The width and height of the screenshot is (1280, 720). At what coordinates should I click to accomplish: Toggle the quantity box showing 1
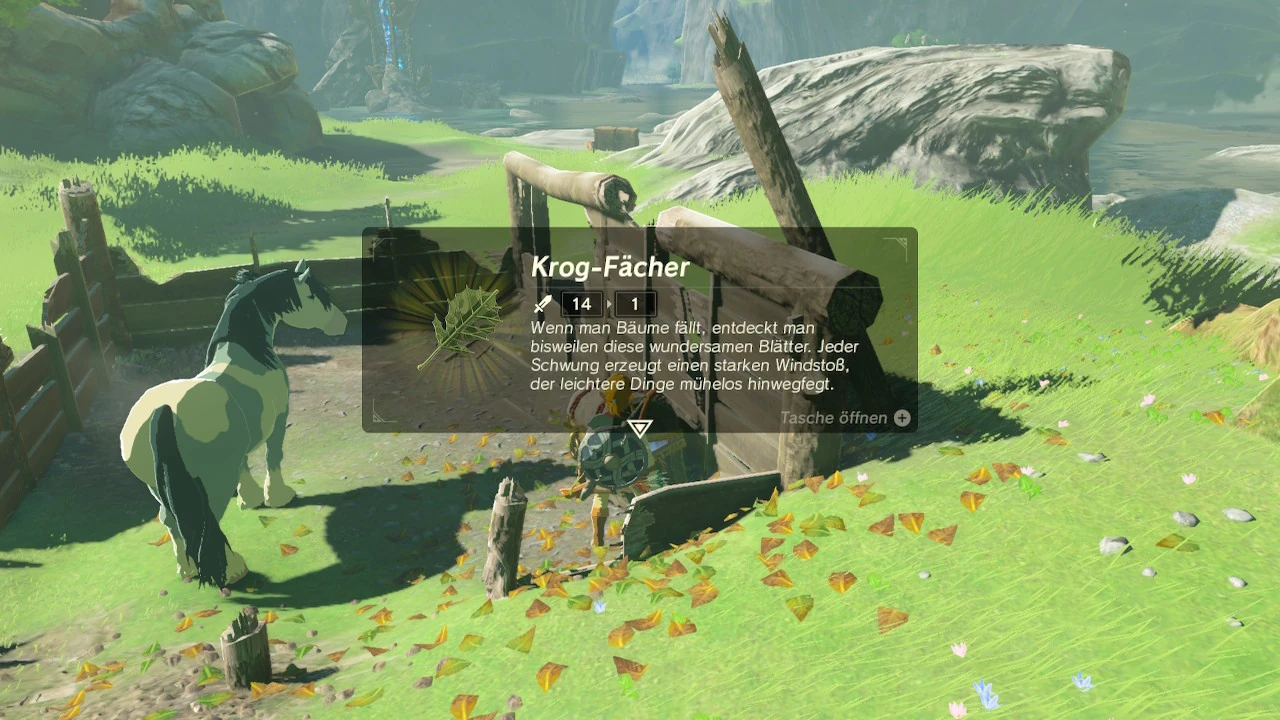click(637, 304)
